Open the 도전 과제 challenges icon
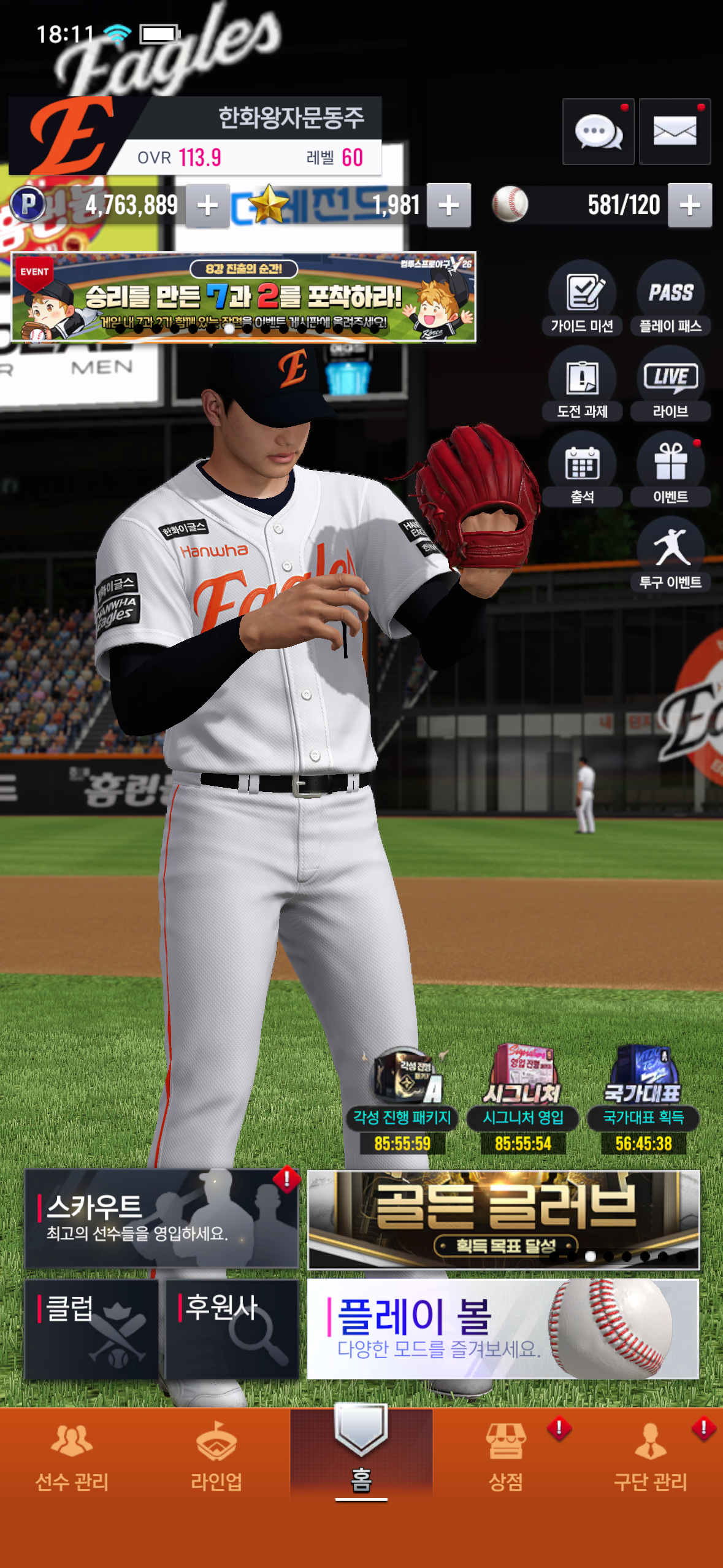This screenshot has width=723, height=1568. [582, 384]
